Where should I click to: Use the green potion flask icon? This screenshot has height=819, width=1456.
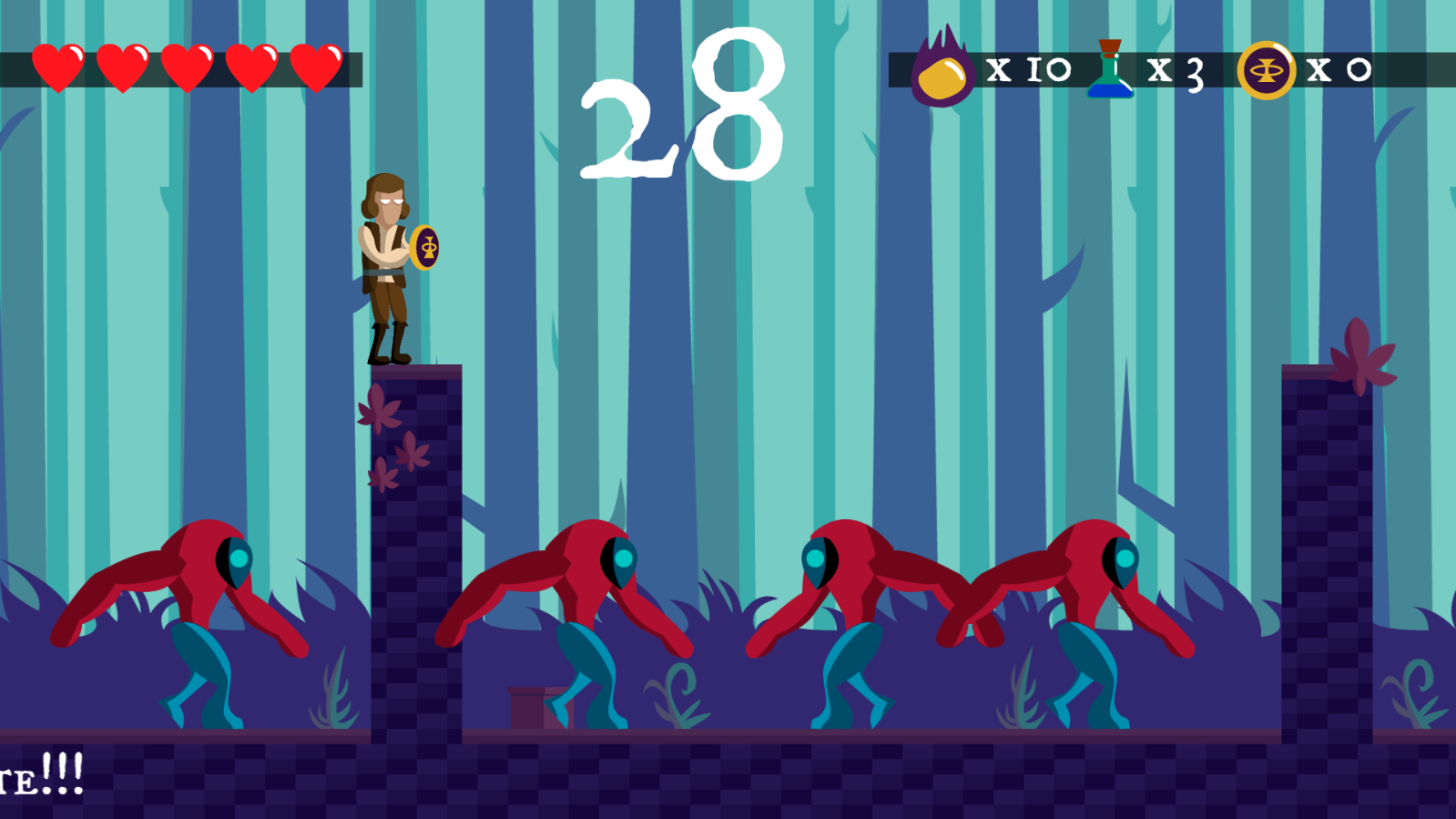[1110, 69]
